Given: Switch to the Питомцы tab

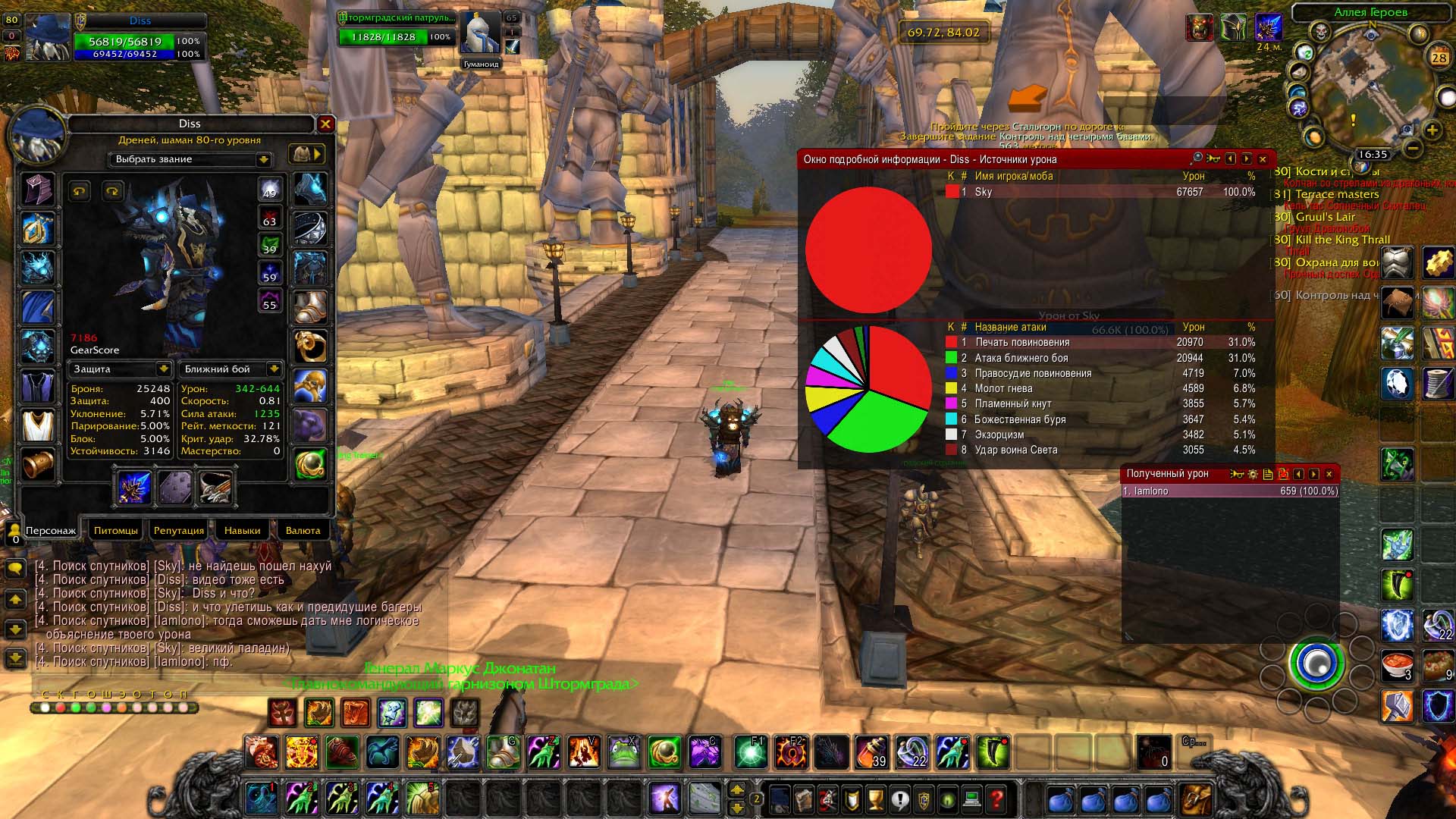Looking at the screenshot, I should (116, 530).
